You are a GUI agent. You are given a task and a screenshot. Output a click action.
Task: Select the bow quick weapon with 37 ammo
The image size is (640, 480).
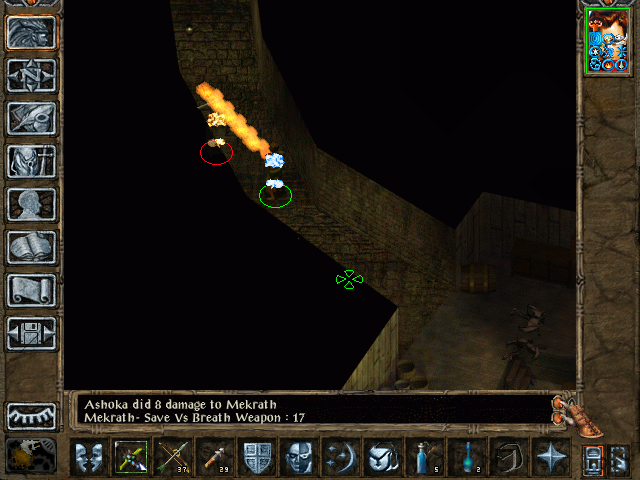[172, 457]
